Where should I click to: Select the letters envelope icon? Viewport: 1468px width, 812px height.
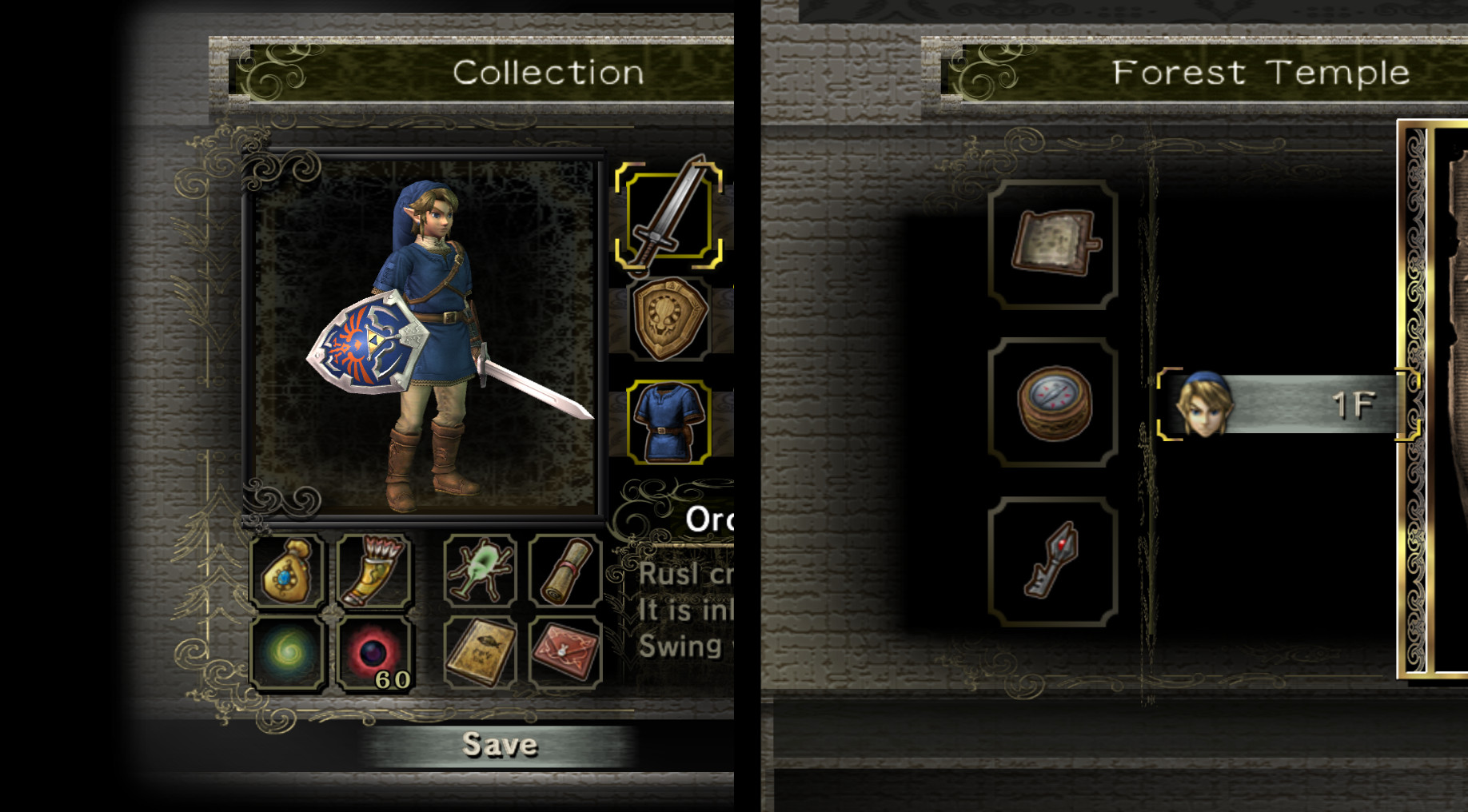565,651
